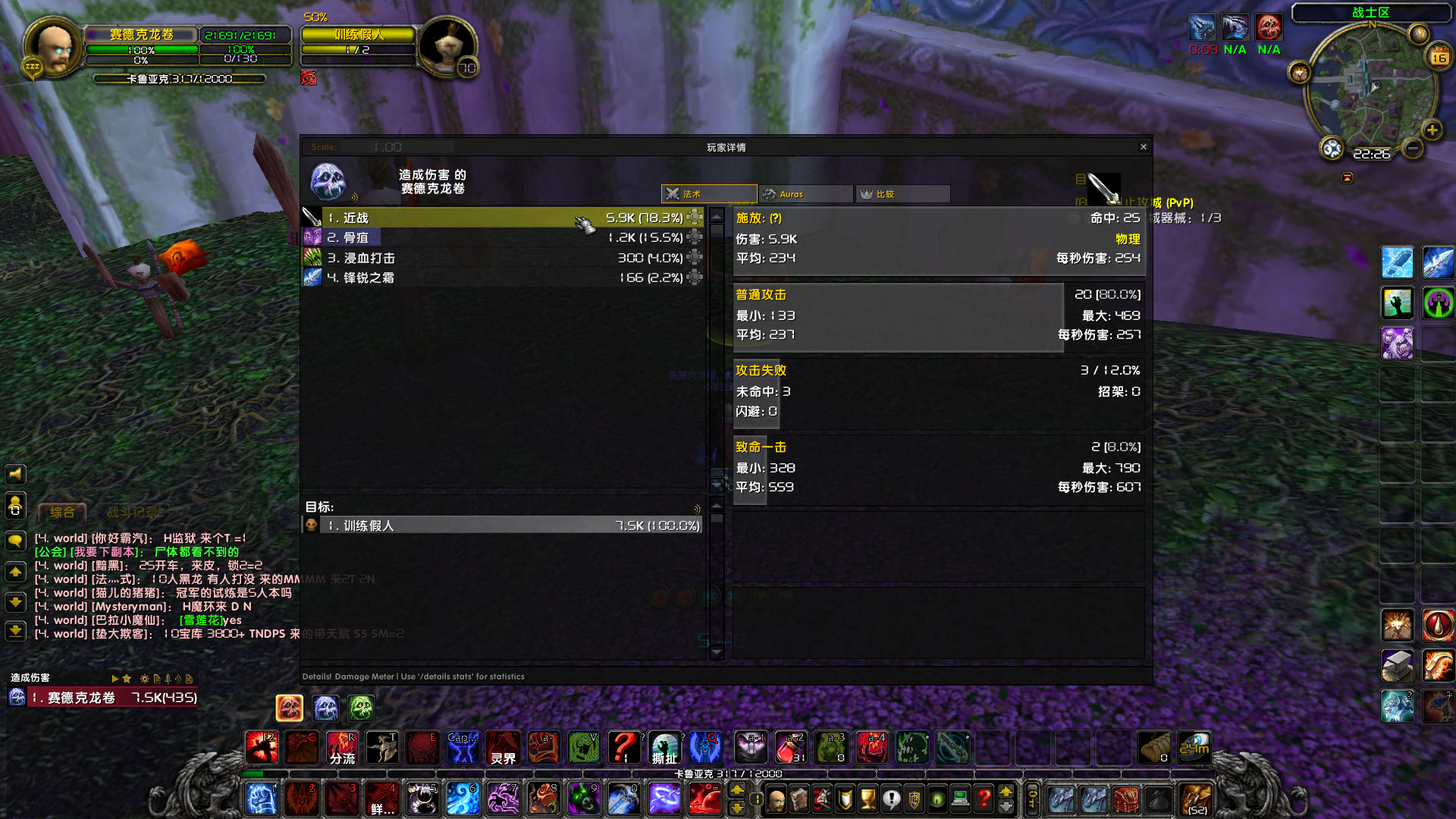
Task: Open the cogwheel menu beside 近战 spell row
Action: (695, 218)
